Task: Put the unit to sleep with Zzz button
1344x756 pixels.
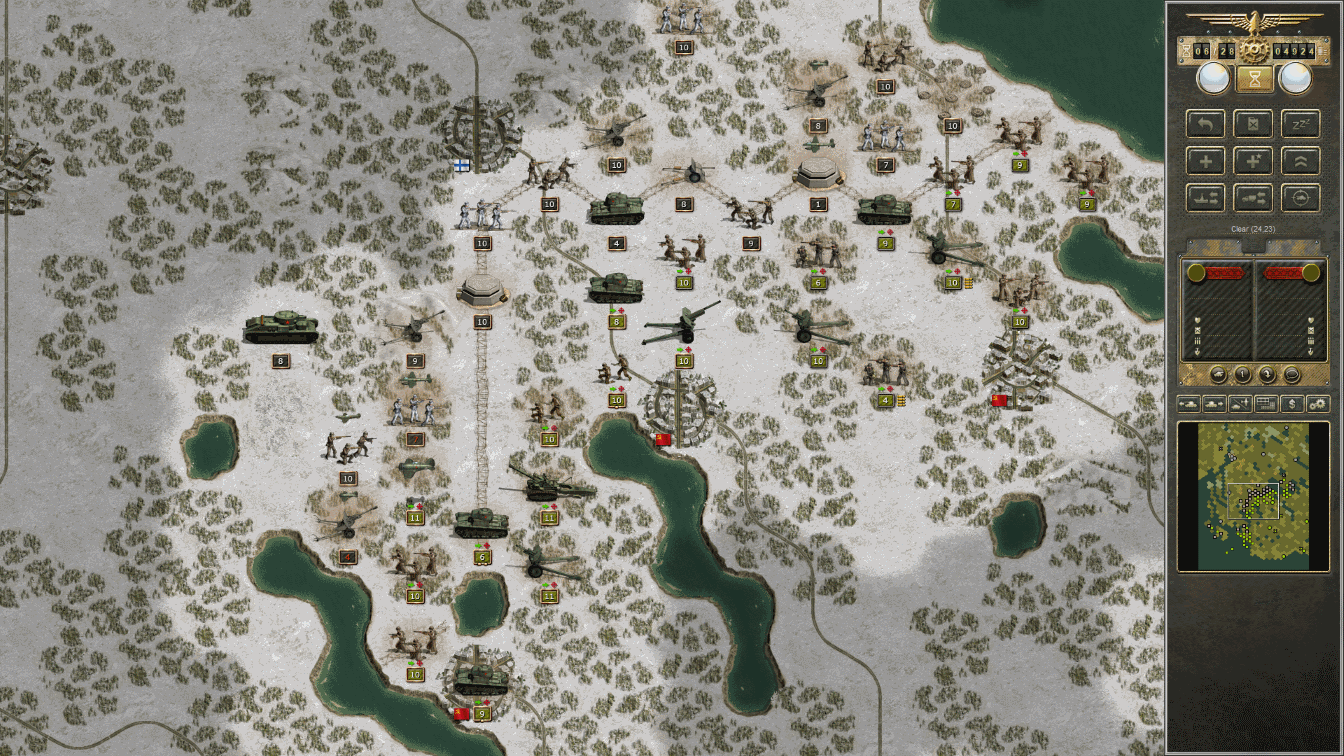Action: 1300,124
